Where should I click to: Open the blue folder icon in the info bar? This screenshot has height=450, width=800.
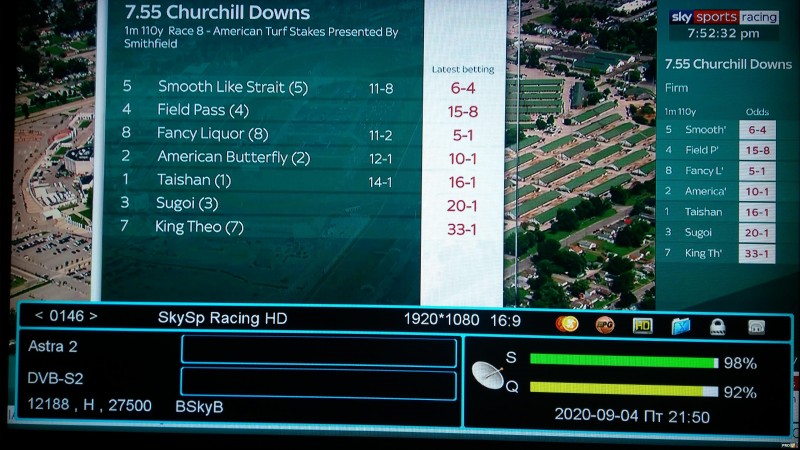click(x=681, y=325)
